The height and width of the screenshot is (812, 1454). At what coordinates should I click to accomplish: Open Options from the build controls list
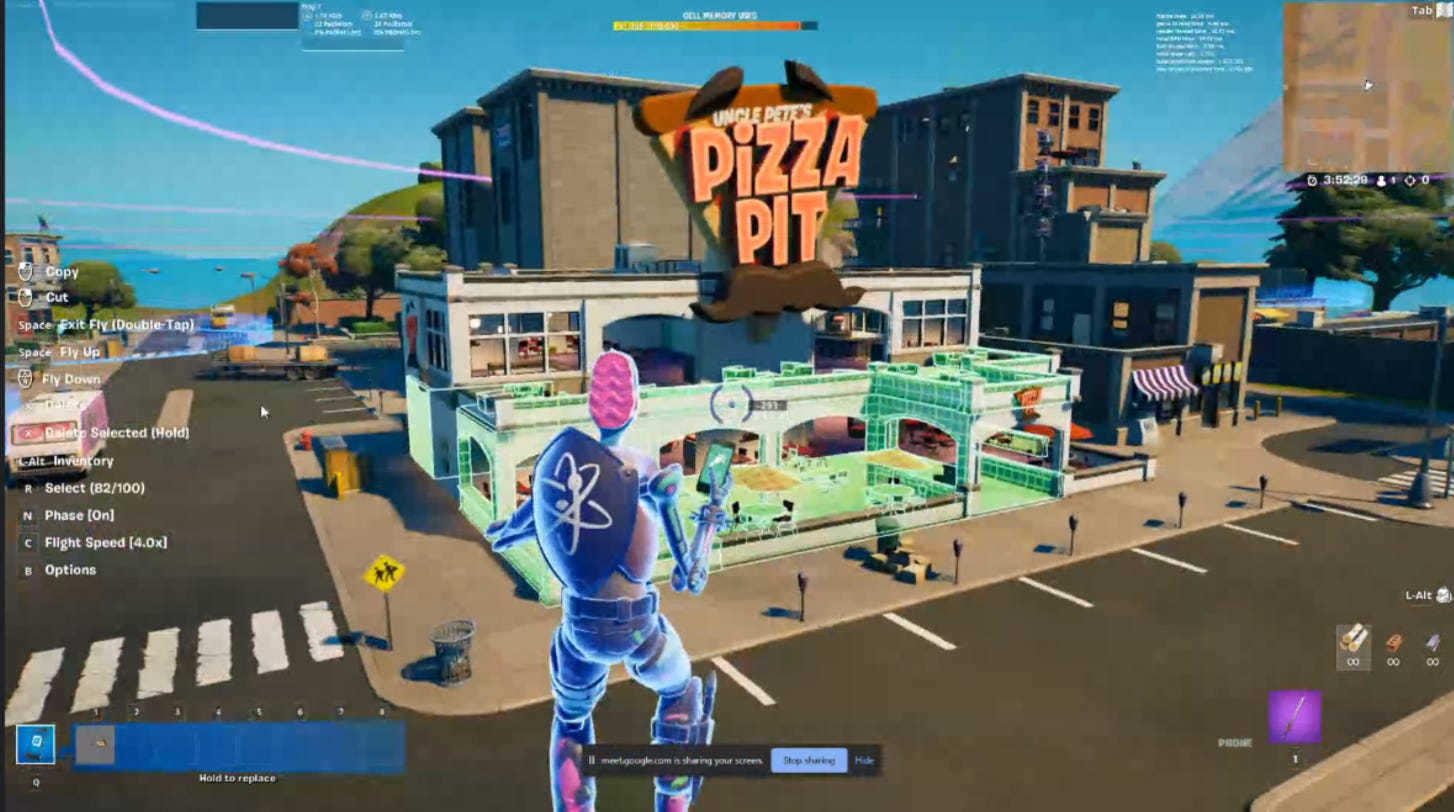click(69, 569)
